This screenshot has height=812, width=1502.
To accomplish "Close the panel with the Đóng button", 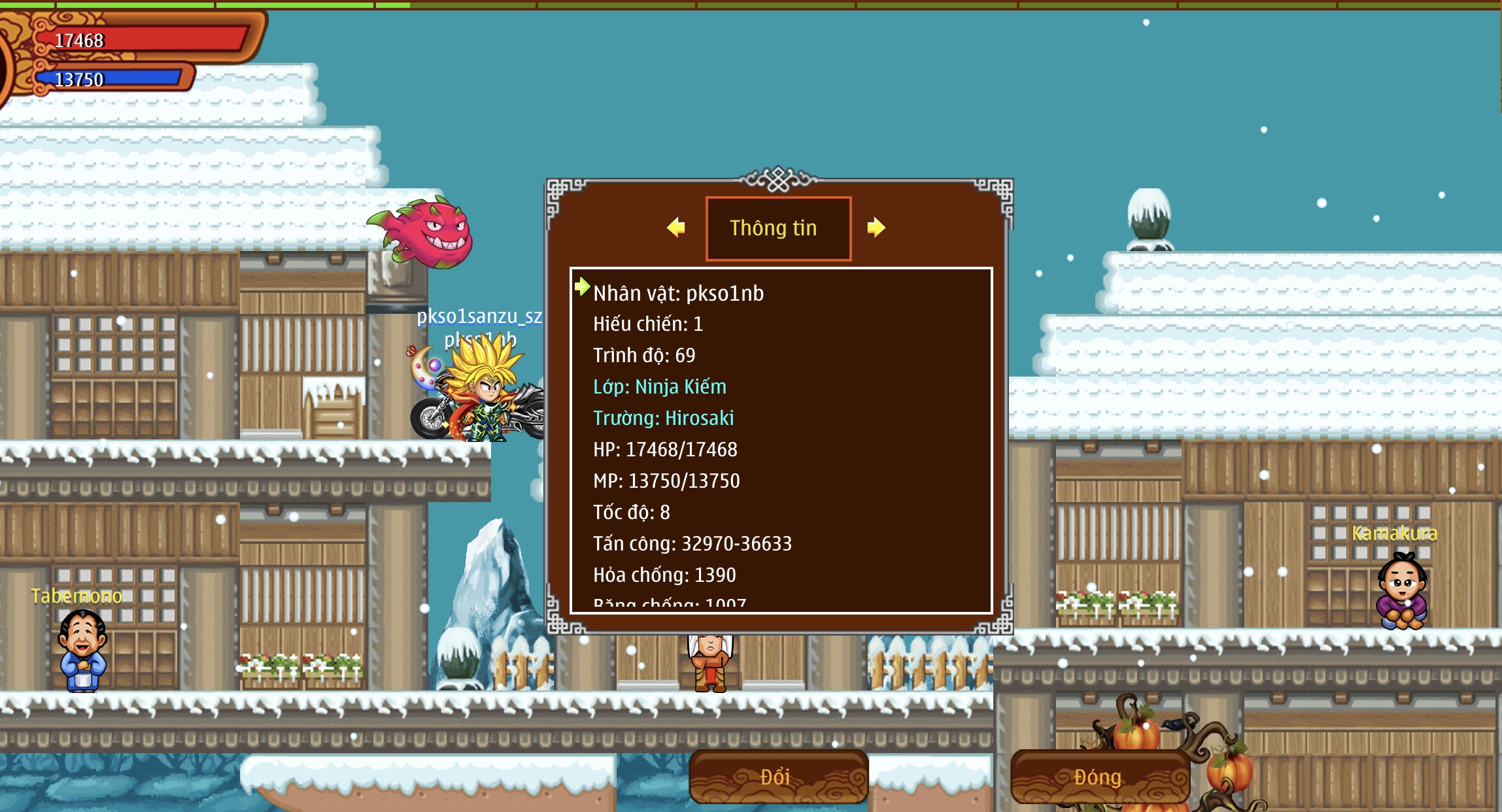I will [x=1099, y=777].
